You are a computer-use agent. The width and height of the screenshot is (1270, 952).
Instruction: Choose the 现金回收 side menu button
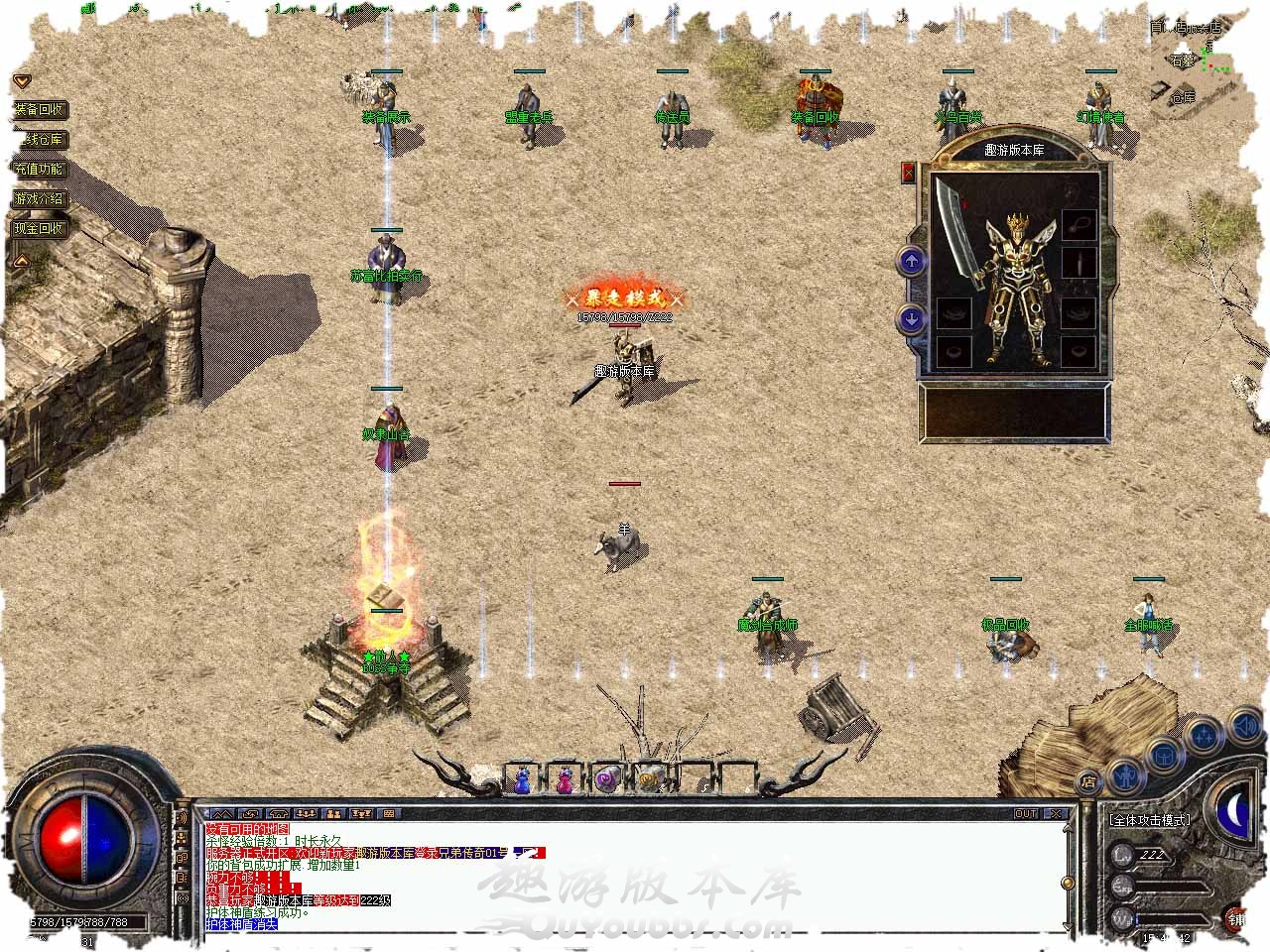(40, 228)
